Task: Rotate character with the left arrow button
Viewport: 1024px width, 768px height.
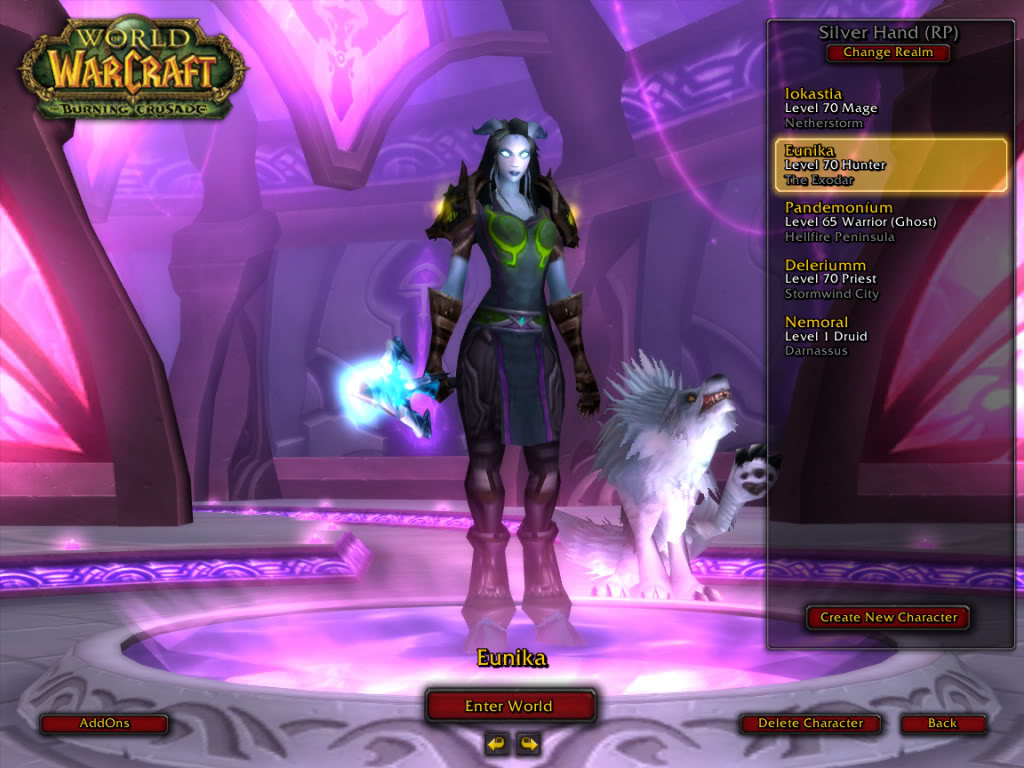Action: tap(496, 743)
